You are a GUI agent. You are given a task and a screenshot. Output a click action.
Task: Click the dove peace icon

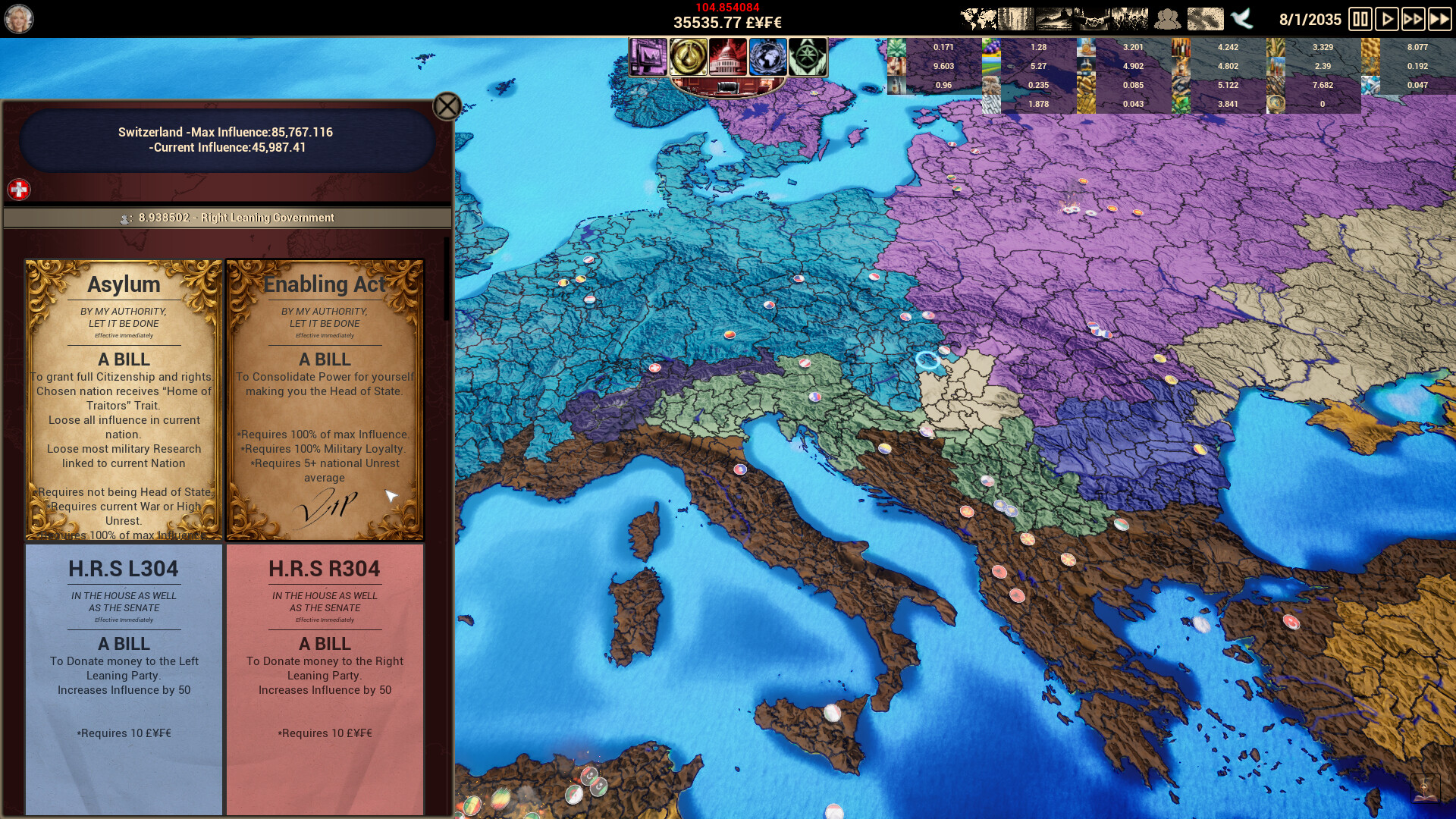(1242, 18)
